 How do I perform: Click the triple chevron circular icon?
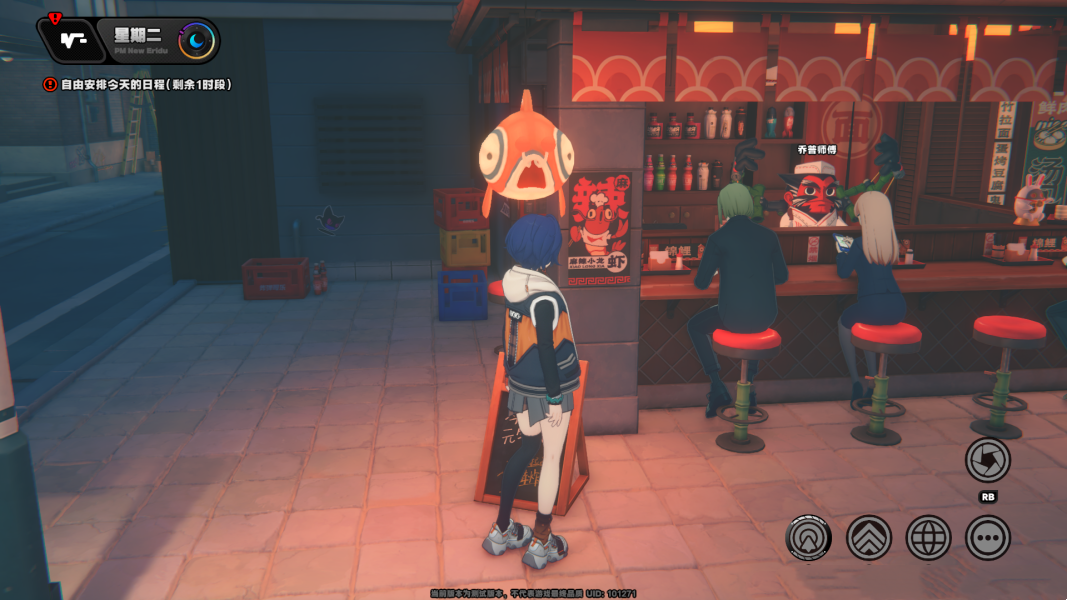[x=868, y=538]
